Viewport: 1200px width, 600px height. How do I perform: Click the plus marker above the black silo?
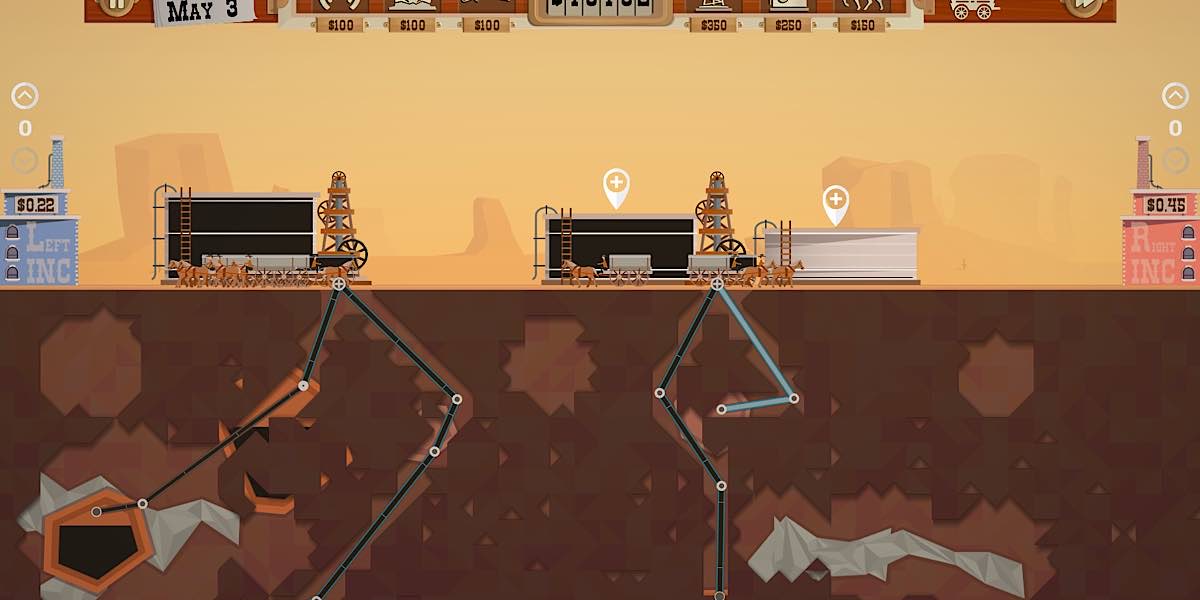pyautogui.click(x=616, y=184)
